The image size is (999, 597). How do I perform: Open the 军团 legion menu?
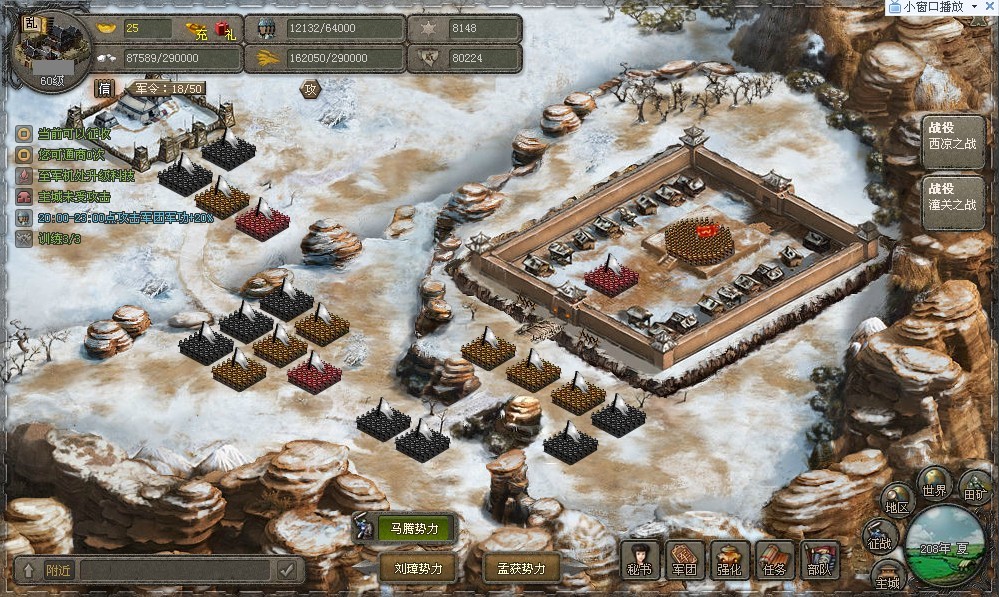[x=685, y=560]
